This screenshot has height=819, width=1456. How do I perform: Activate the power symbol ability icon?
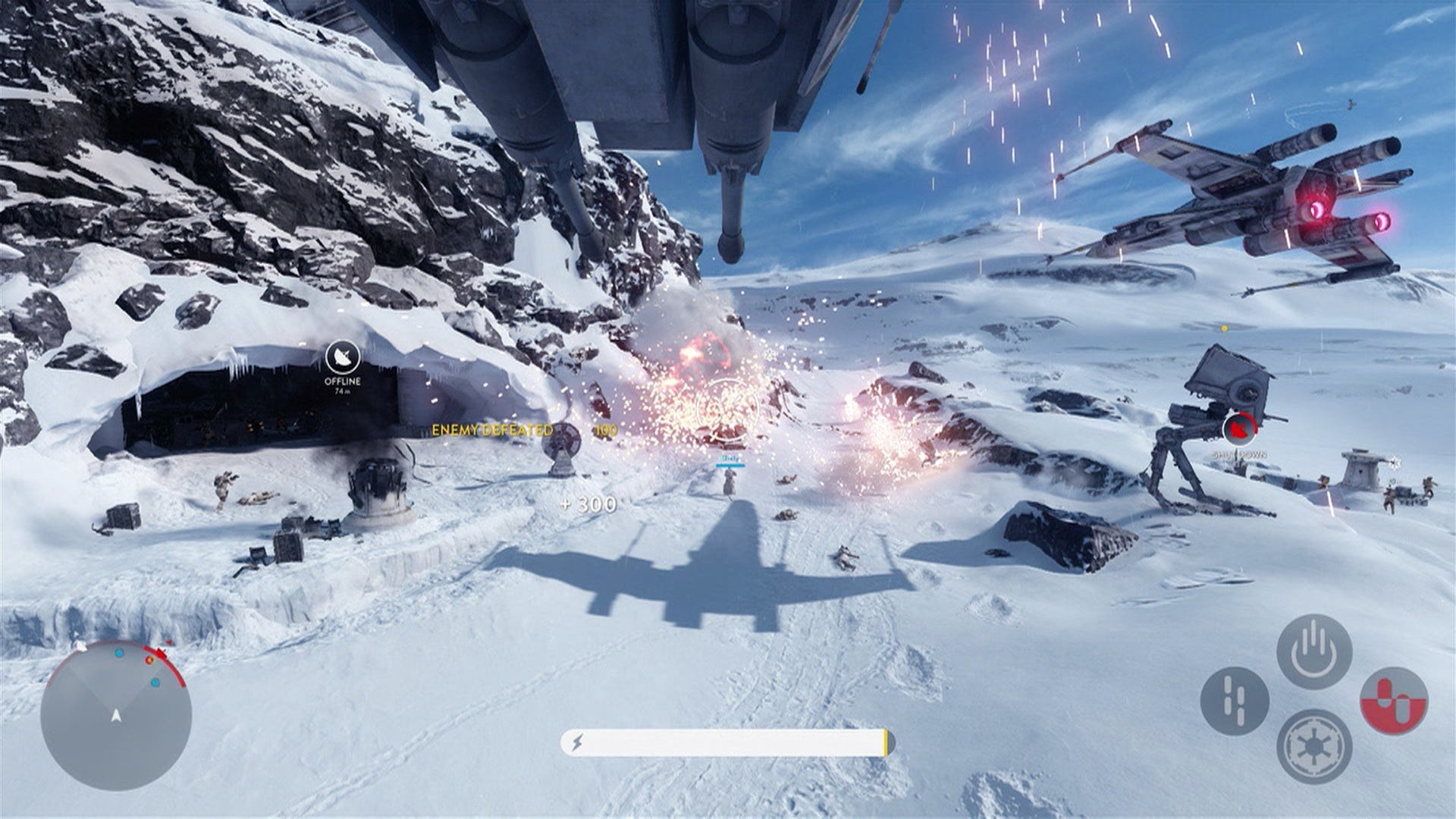(x=1313, y=652)
